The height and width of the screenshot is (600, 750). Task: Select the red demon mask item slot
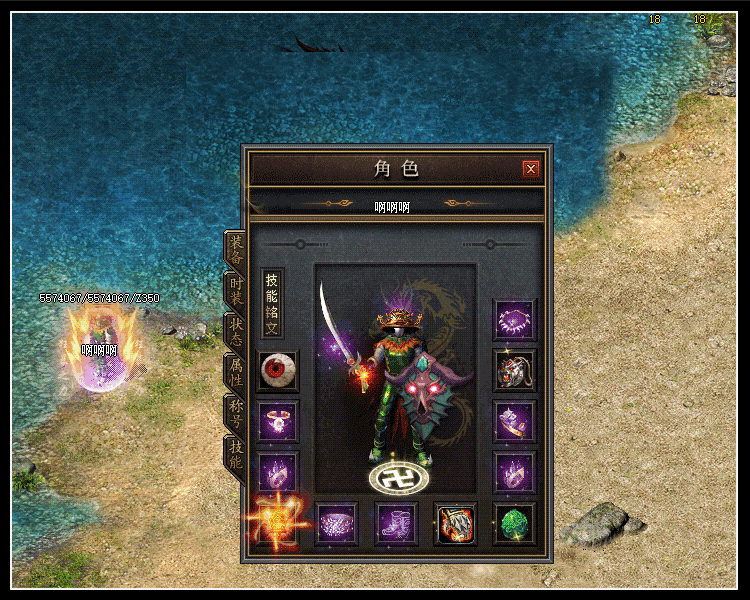click(x=455, y=523)
